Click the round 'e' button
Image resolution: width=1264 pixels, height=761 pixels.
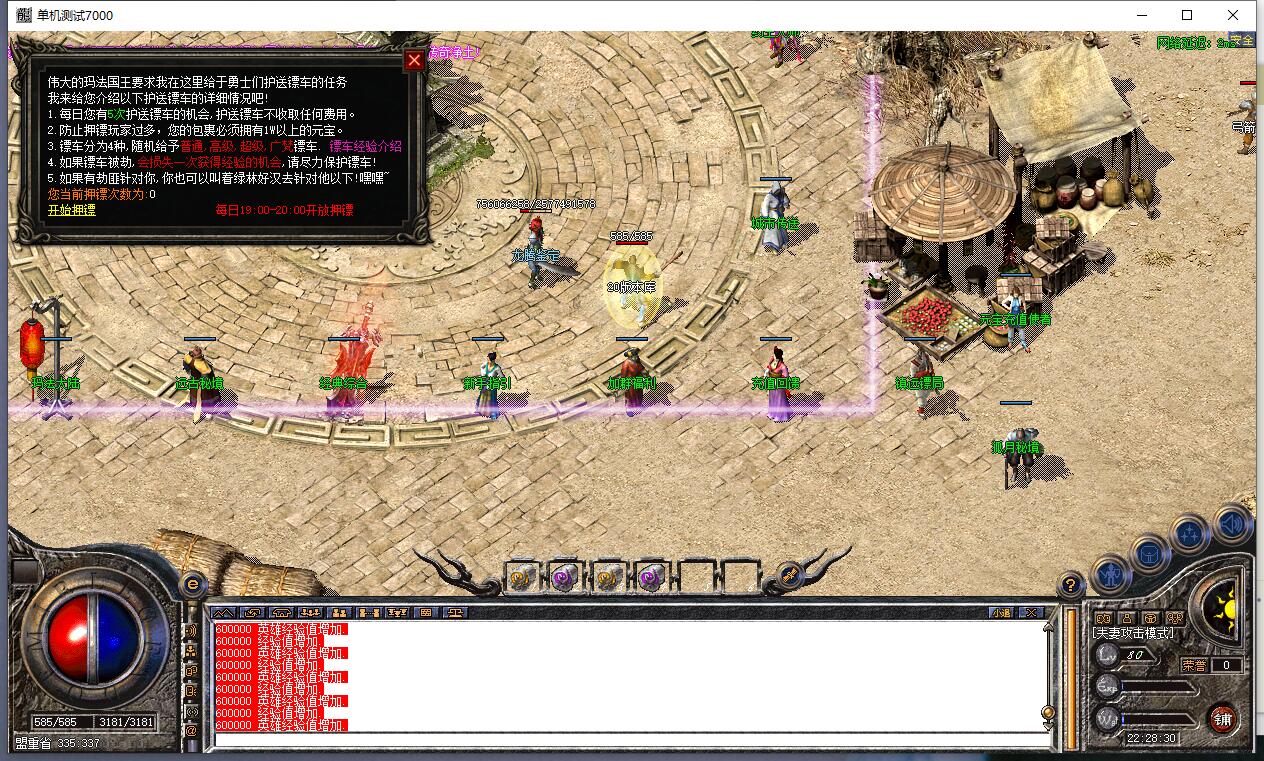192,584
